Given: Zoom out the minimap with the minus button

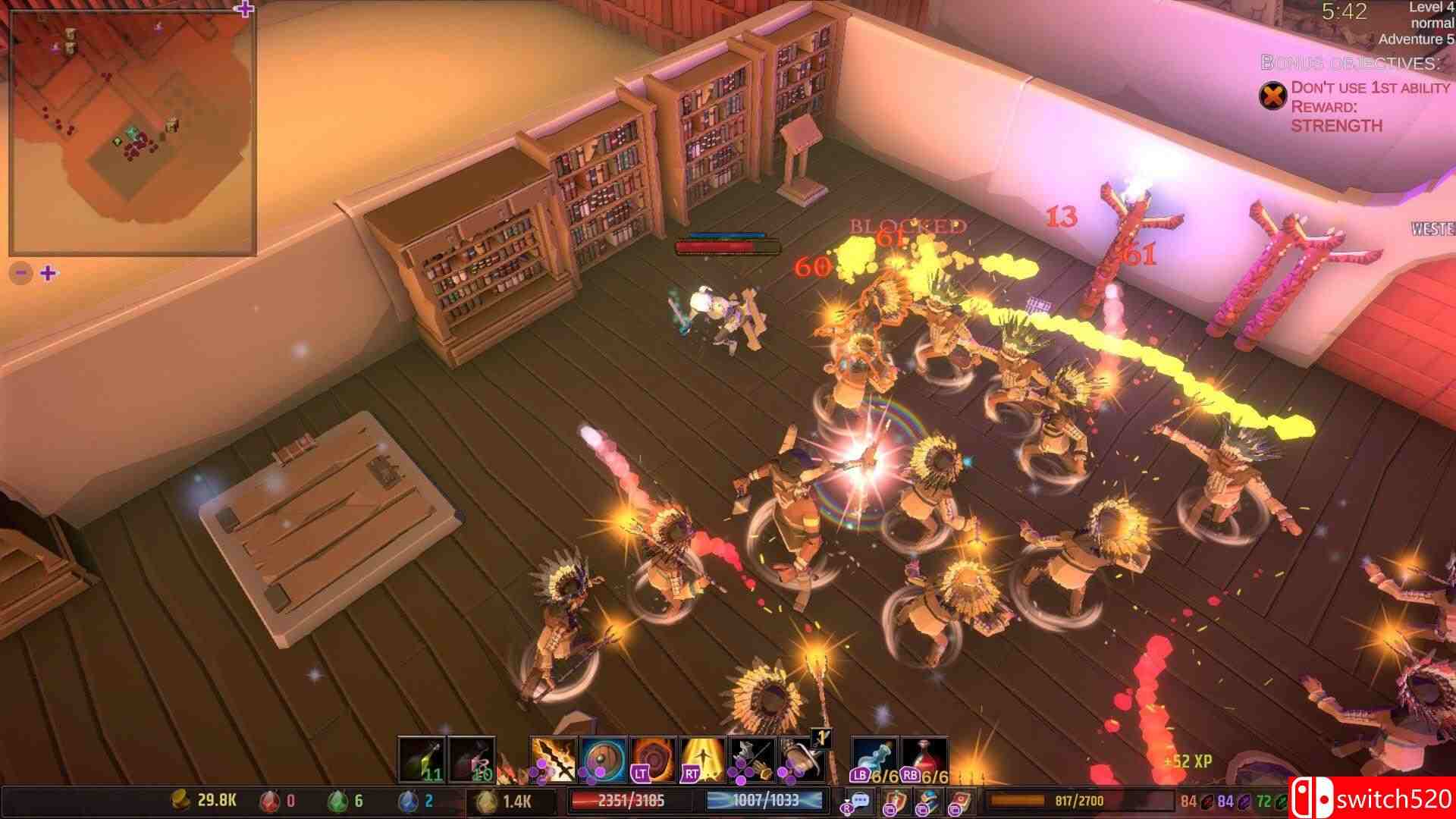Looking at the screenshot, I should pos(21,273).
